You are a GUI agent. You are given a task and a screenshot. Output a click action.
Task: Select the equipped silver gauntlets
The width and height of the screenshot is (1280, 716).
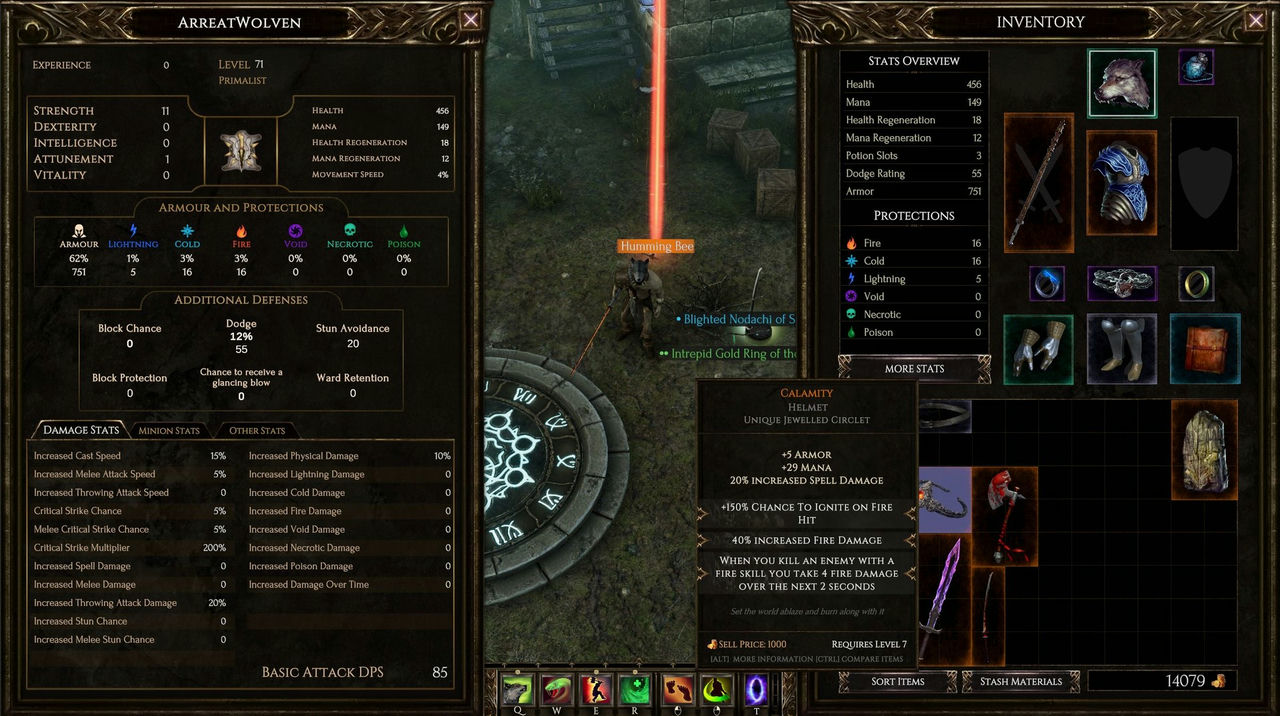coord(1038,349)
